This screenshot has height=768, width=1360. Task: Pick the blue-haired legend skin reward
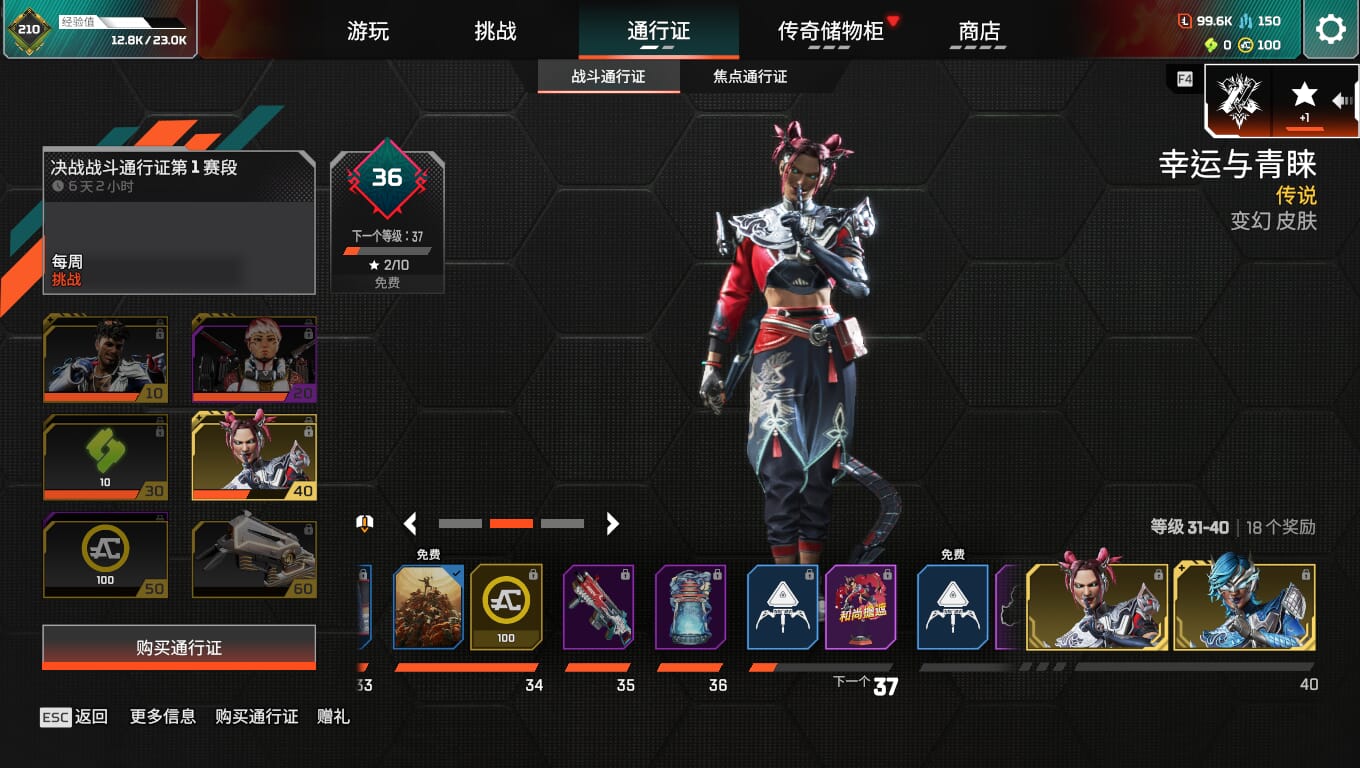pos(1244,607)
